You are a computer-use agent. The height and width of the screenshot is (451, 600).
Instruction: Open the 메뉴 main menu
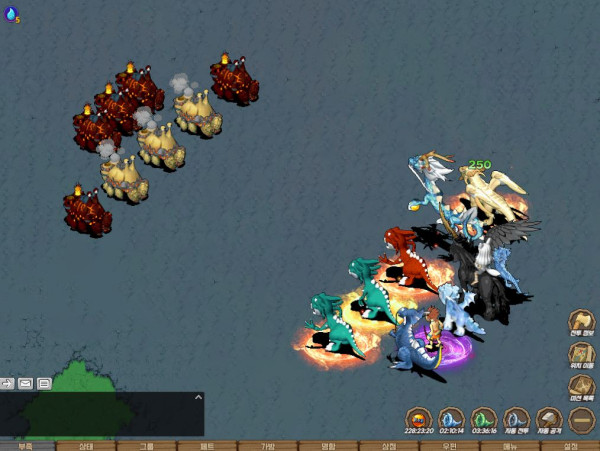510,446
